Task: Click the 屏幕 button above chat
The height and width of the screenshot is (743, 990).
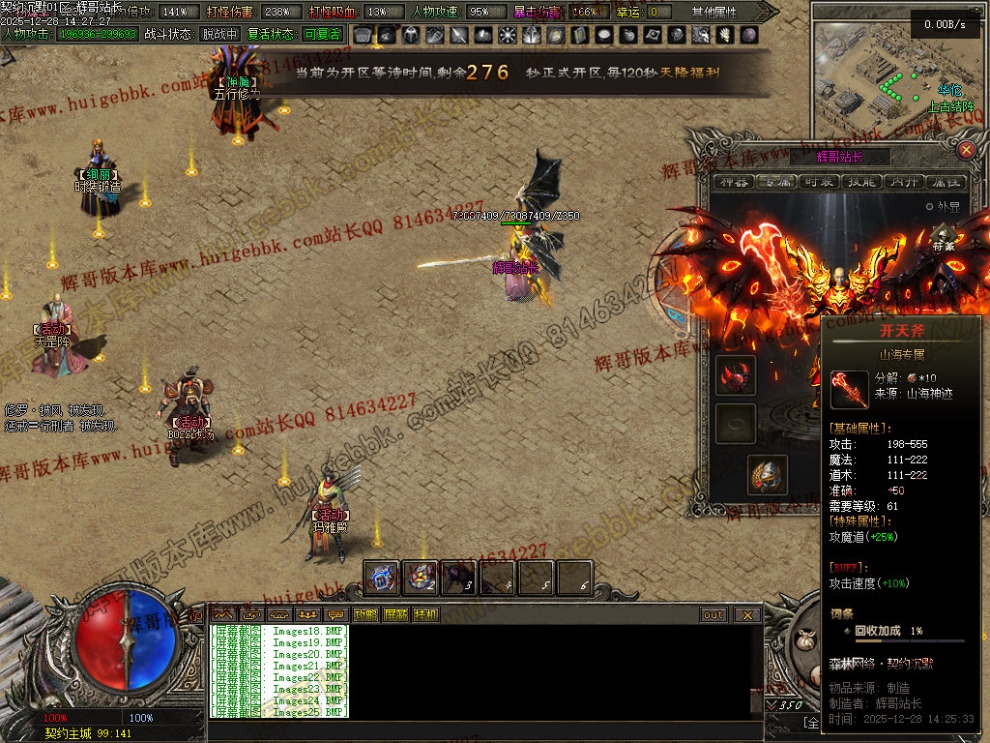Action: click(x=395, y=615)
